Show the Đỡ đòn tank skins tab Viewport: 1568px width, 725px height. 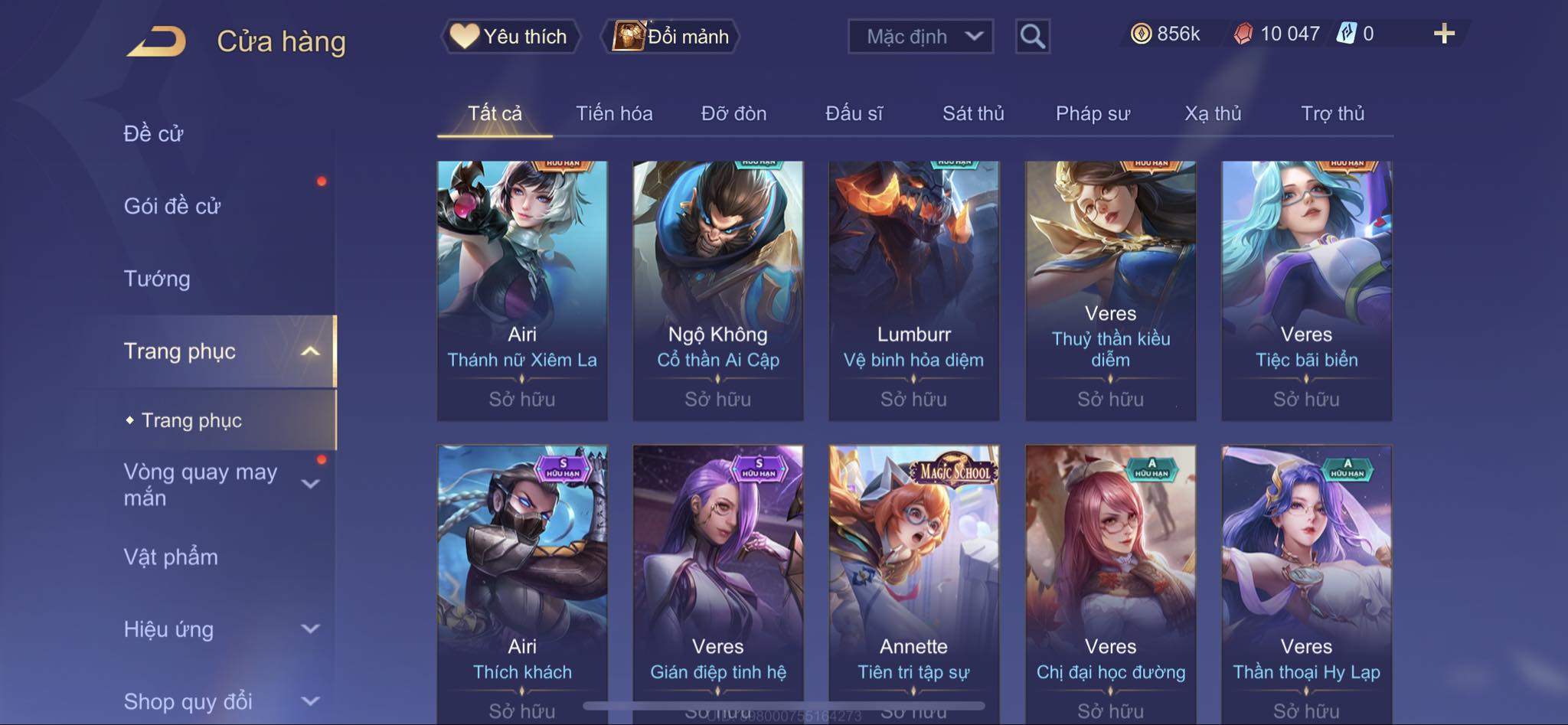click(733, 114)
